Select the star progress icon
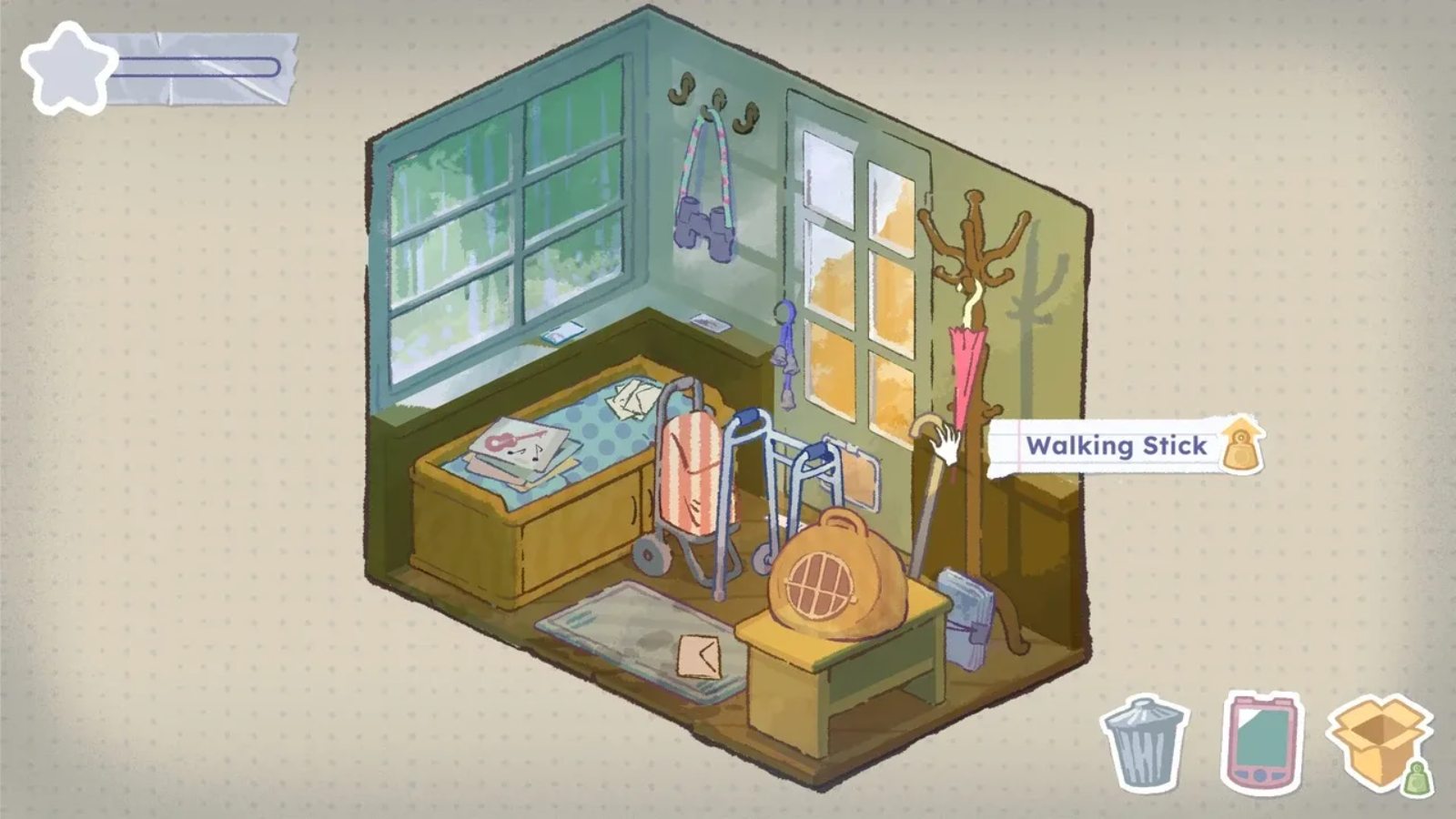This screenshot has height=819, width=1456. pyautogui.click(x=67, y=69)
